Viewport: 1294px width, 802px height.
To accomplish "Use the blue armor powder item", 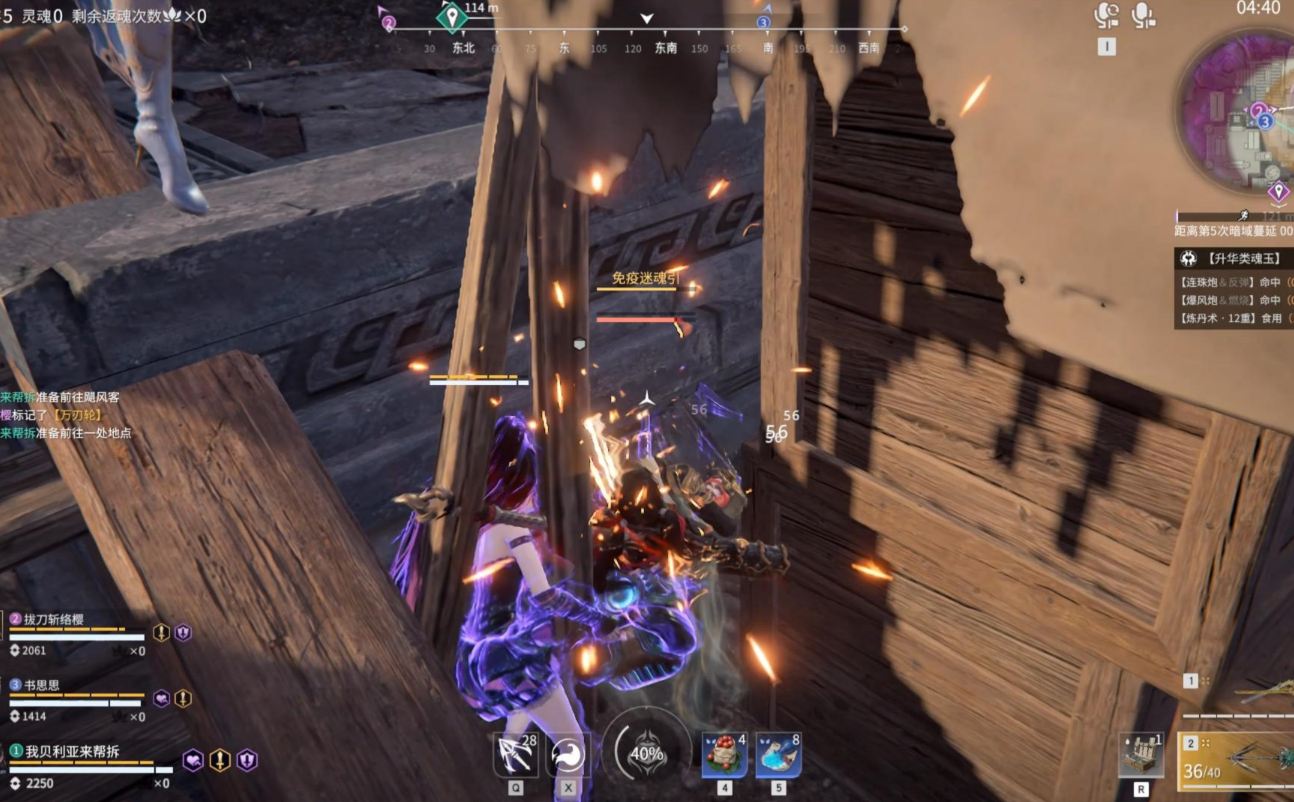I will pos(778,754).
